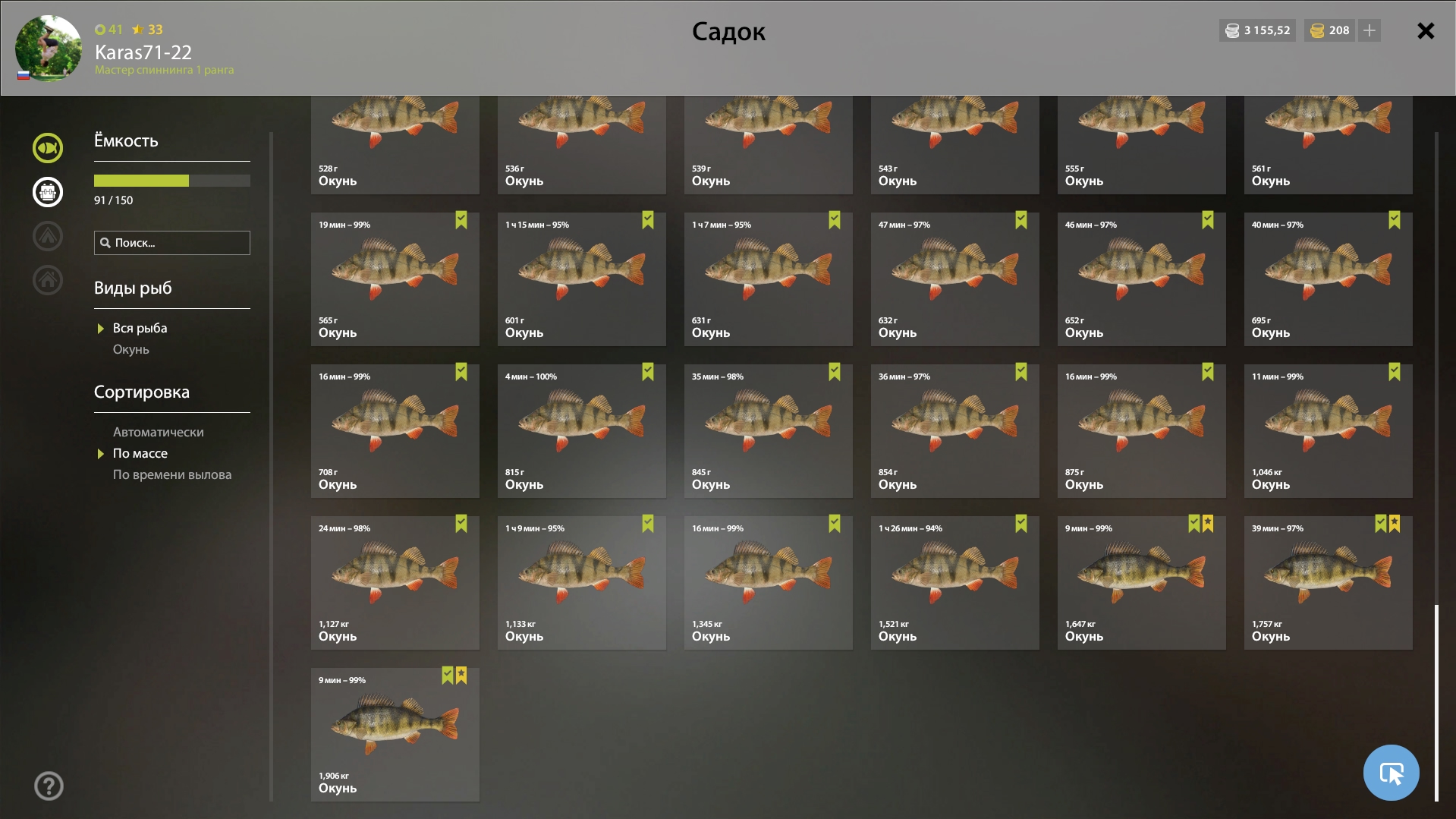
Task: Sort fish По массе
Action: (140, 453)
